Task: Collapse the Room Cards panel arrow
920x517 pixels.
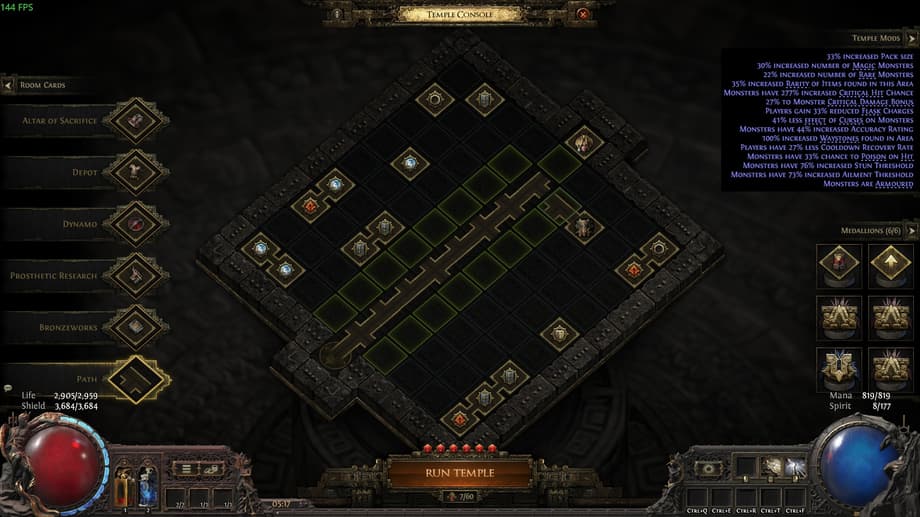Action: click(x=9, y=86)
